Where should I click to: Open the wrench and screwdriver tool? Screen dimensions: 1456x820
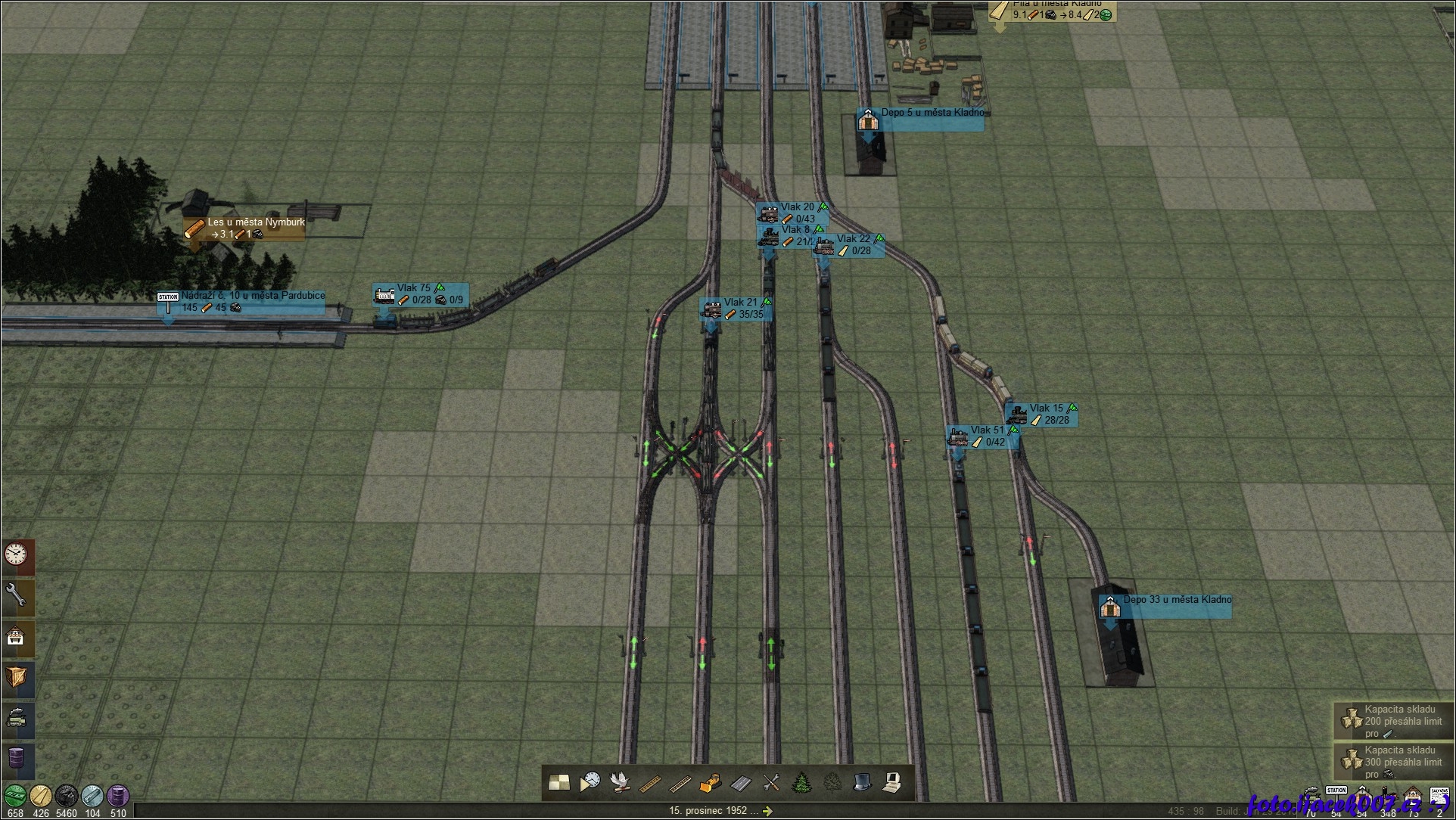pos(770,783)
